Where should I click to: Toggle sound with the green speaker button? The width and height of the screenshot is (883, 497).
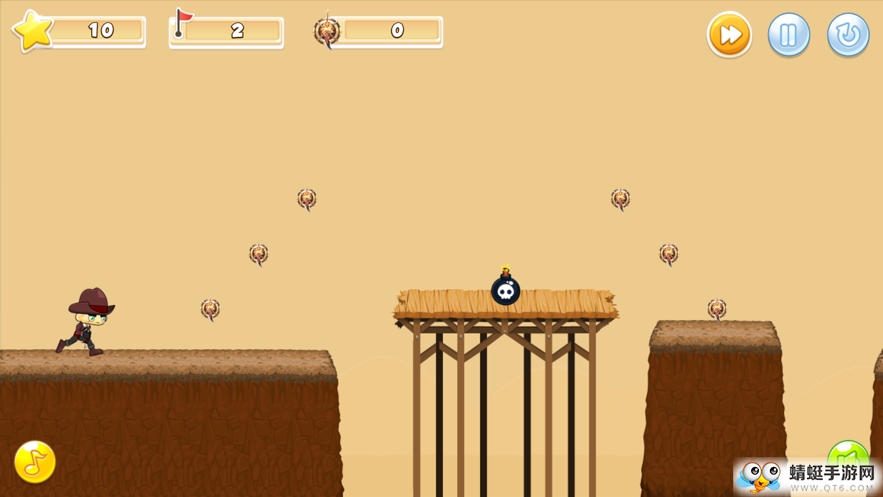tap(847, 455)
